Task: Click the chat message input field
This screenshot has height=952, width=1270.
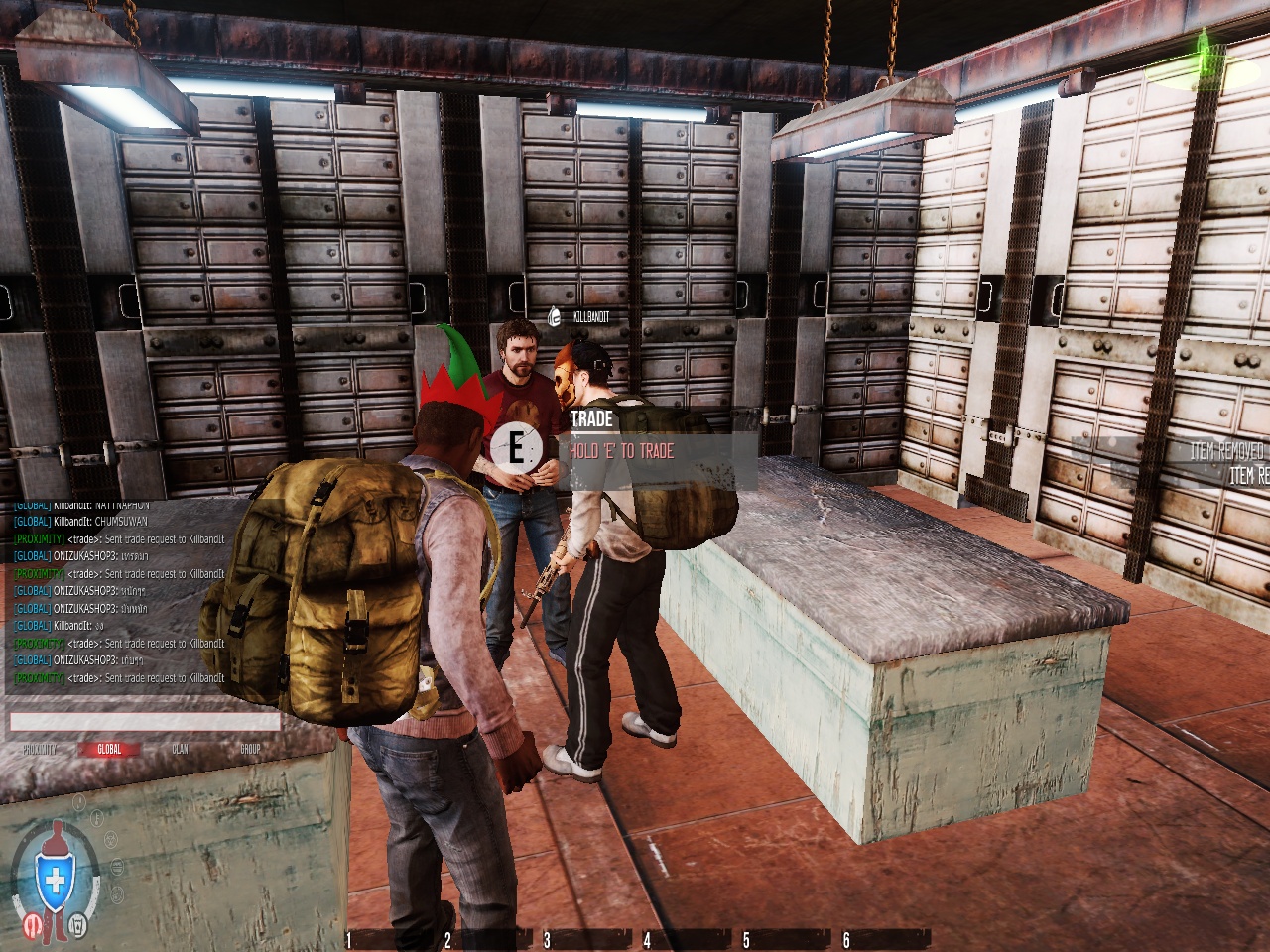Action: point(145,722)
